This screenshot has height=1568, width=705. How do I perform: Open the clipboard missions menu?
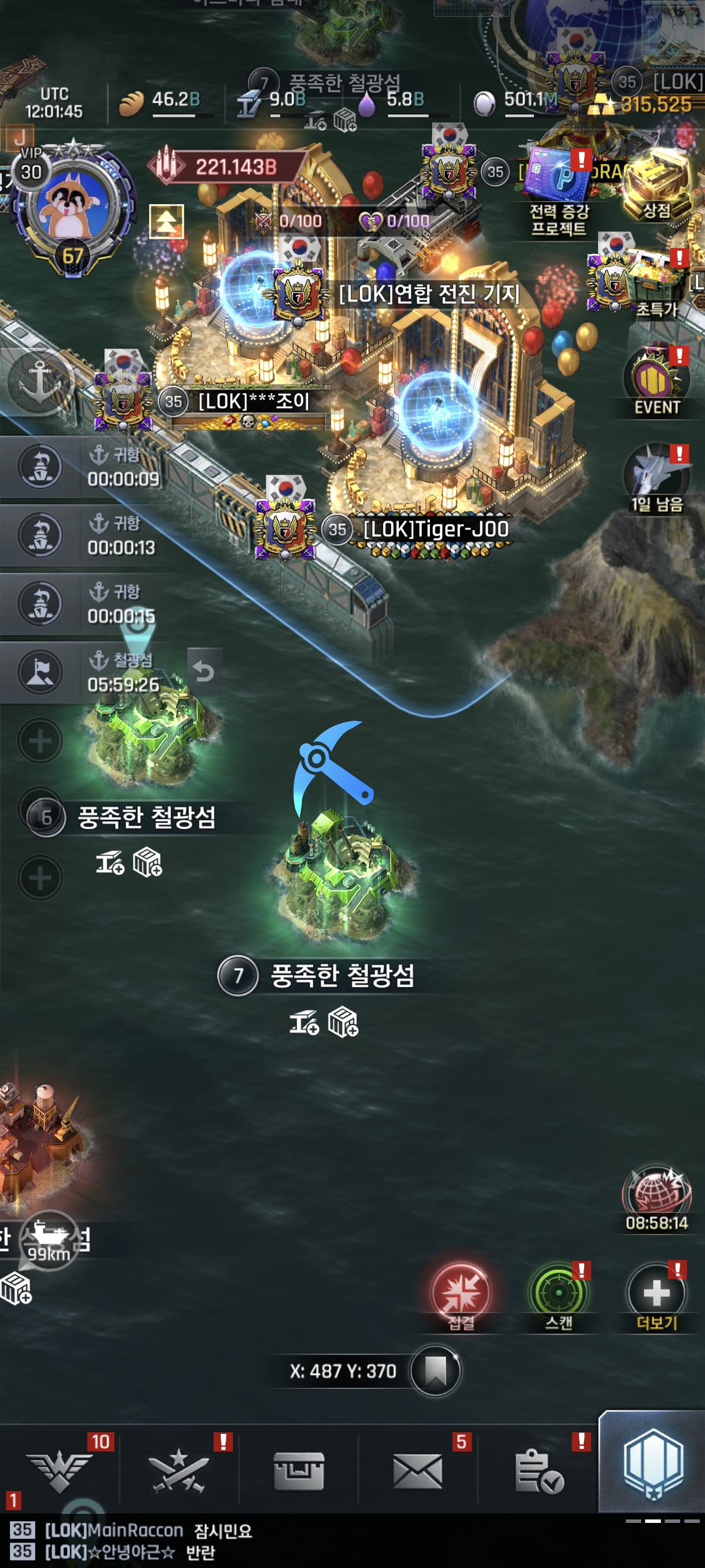(x=538, y=1471)
